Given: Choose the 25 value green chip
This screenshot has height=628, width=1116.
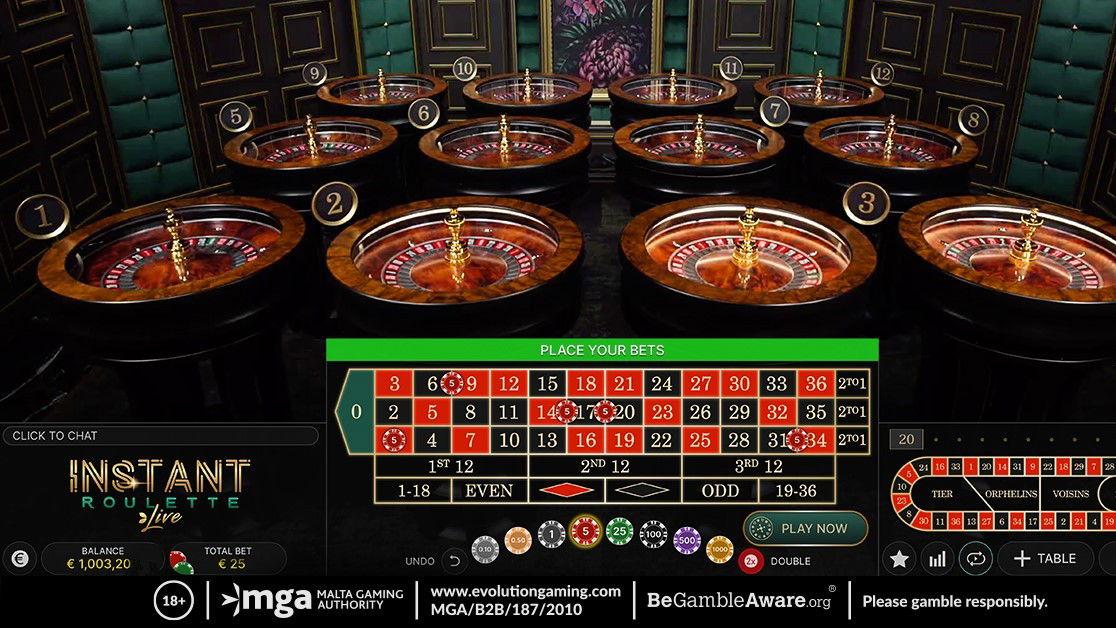Looking at the screenshot, I should pos(619,533).
